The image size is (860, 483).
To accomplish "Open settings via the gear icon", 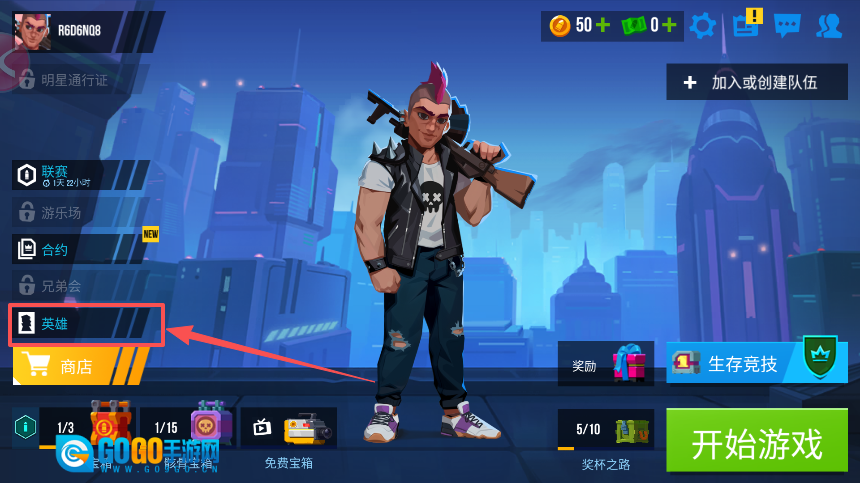I will (703, 25).
